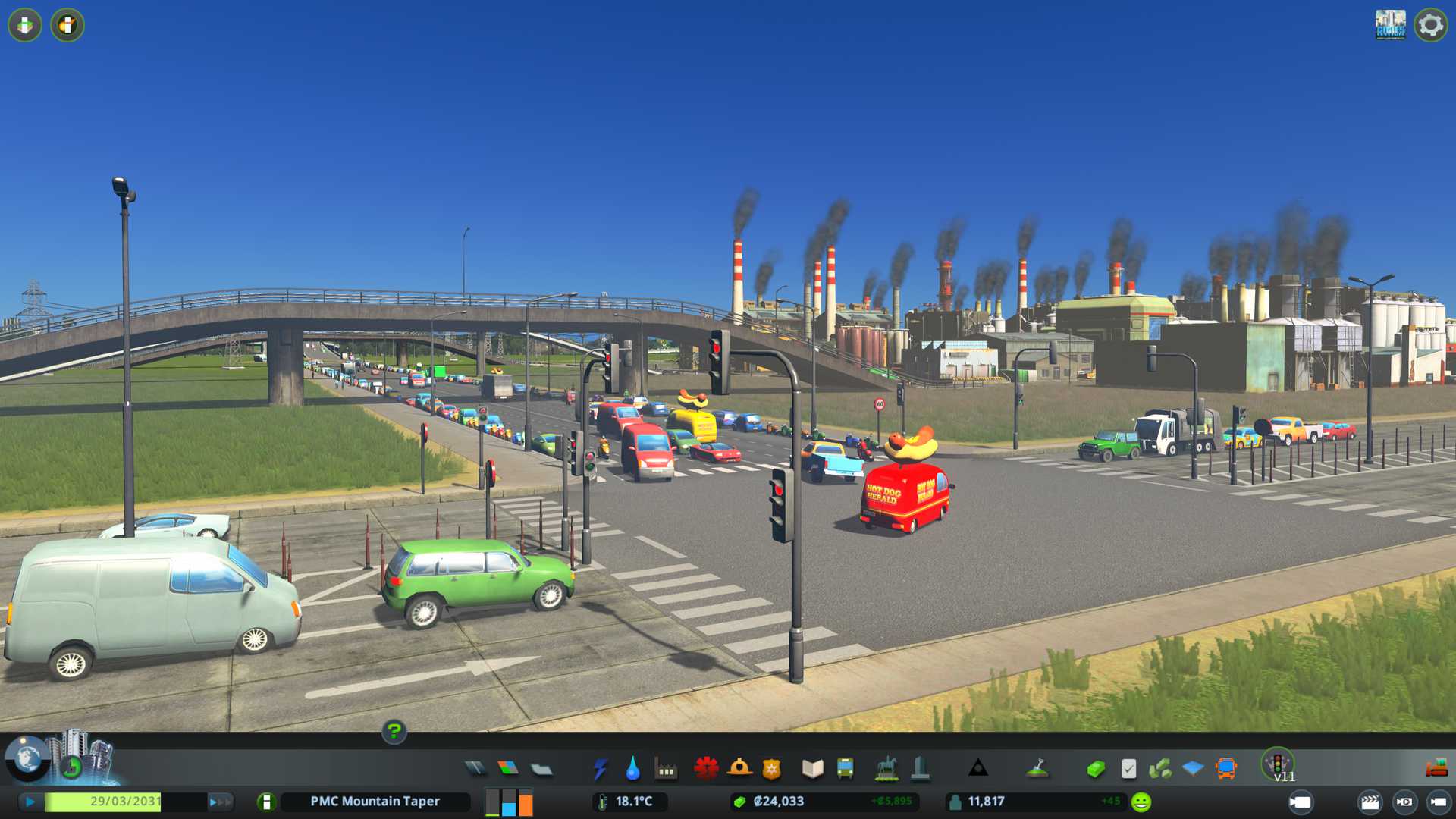Select the Zoning tool

tap(508, 769)
